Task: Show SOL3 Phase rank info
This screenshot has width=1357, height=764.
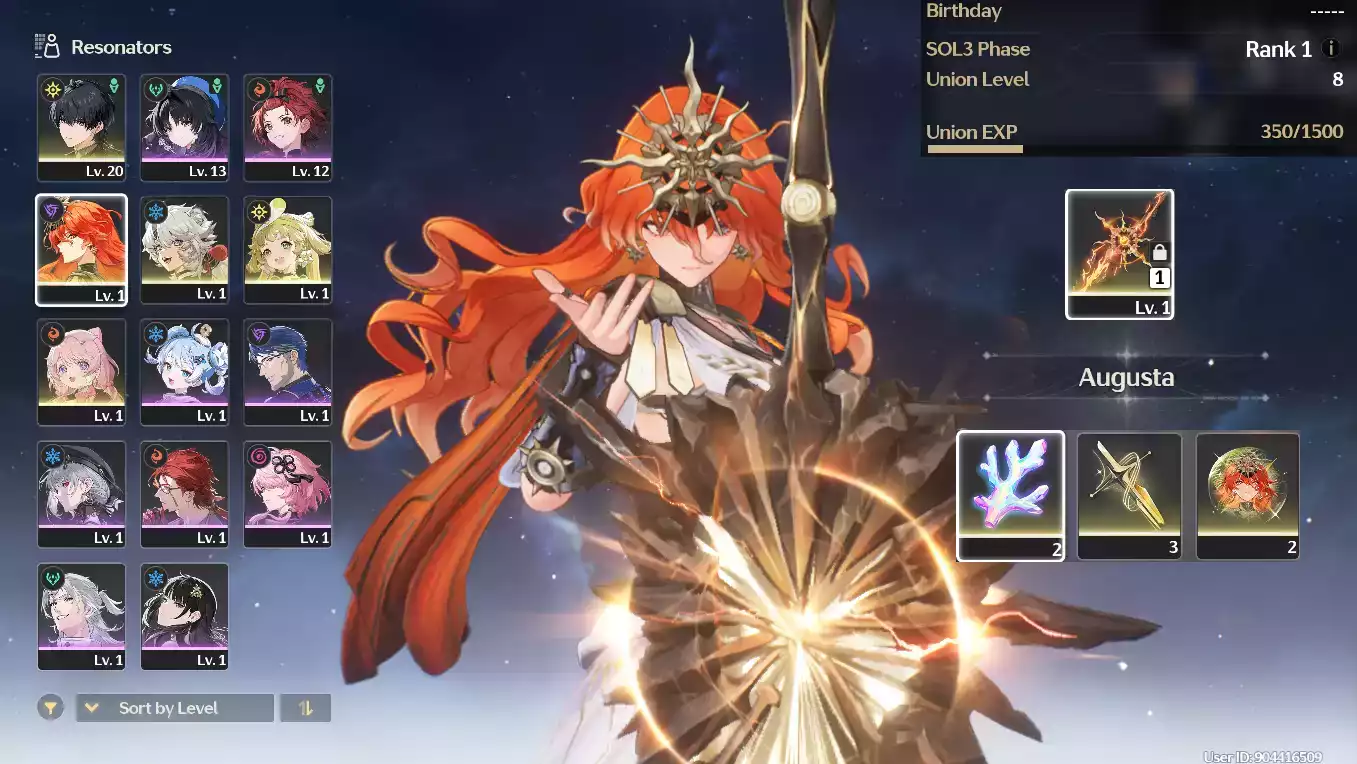Action: click(1331, 49)
